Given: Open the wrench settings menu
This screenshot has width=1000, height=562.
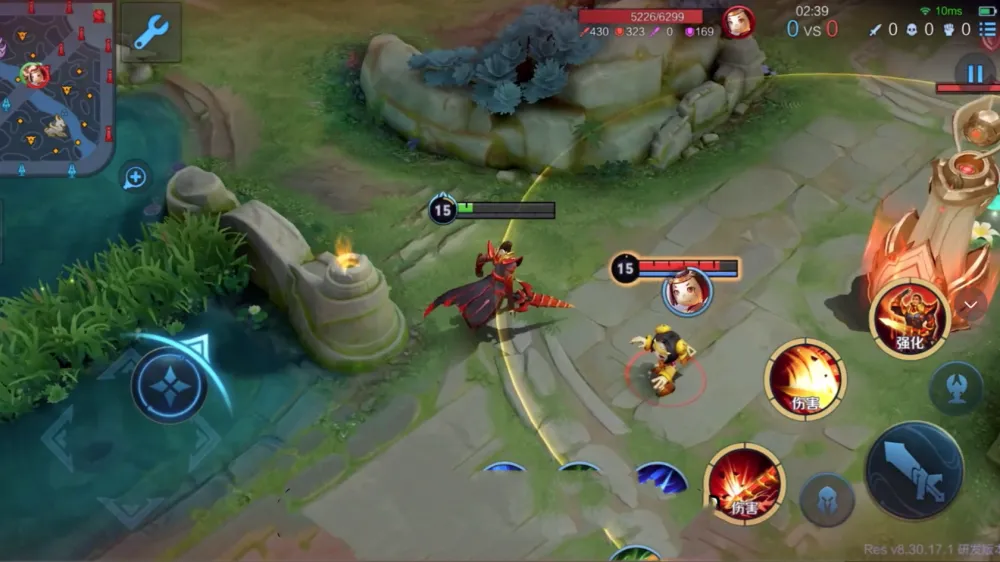Looking at the screenshot, I should 151,32.
